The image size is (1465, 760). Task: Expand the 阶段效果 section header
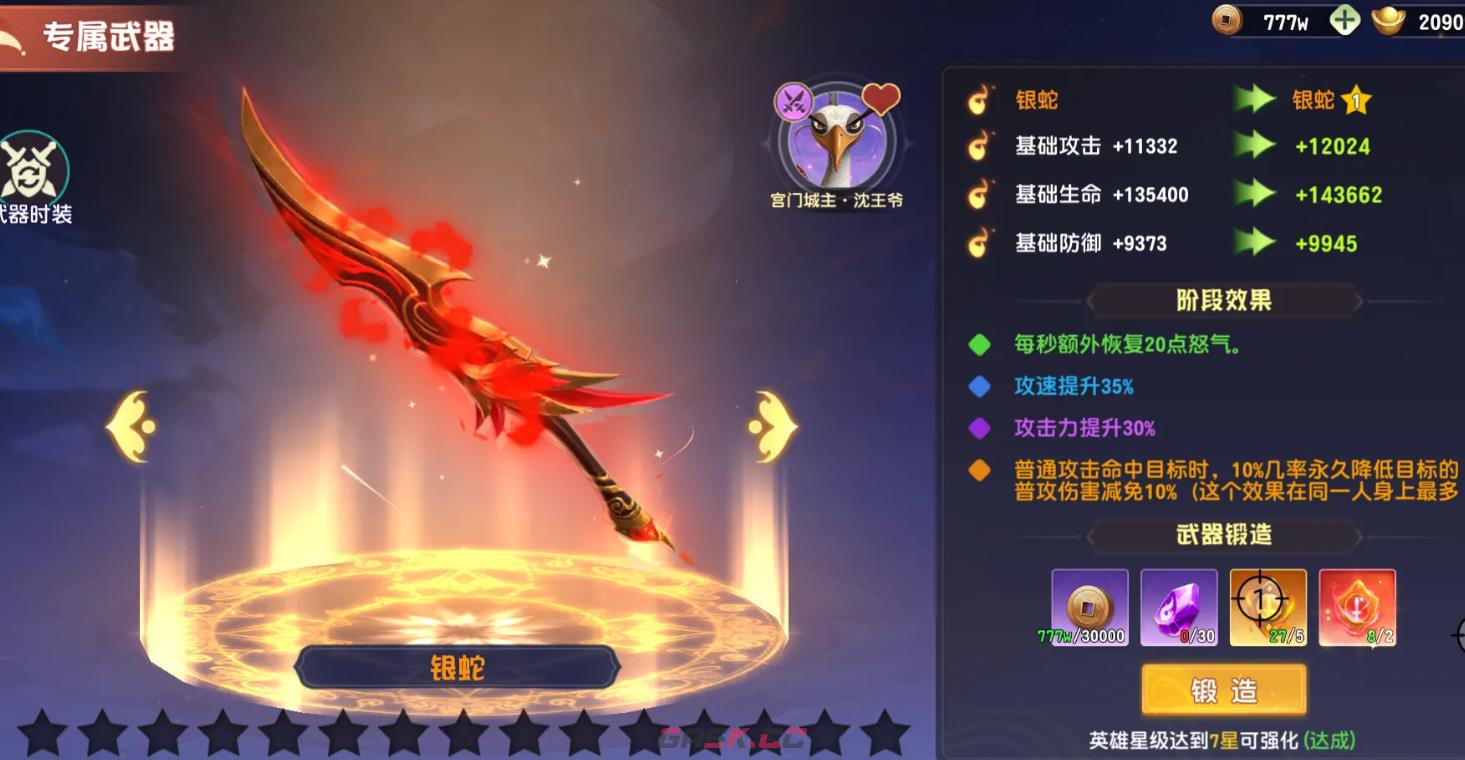pyautogui.click(x=1222, y=298)
